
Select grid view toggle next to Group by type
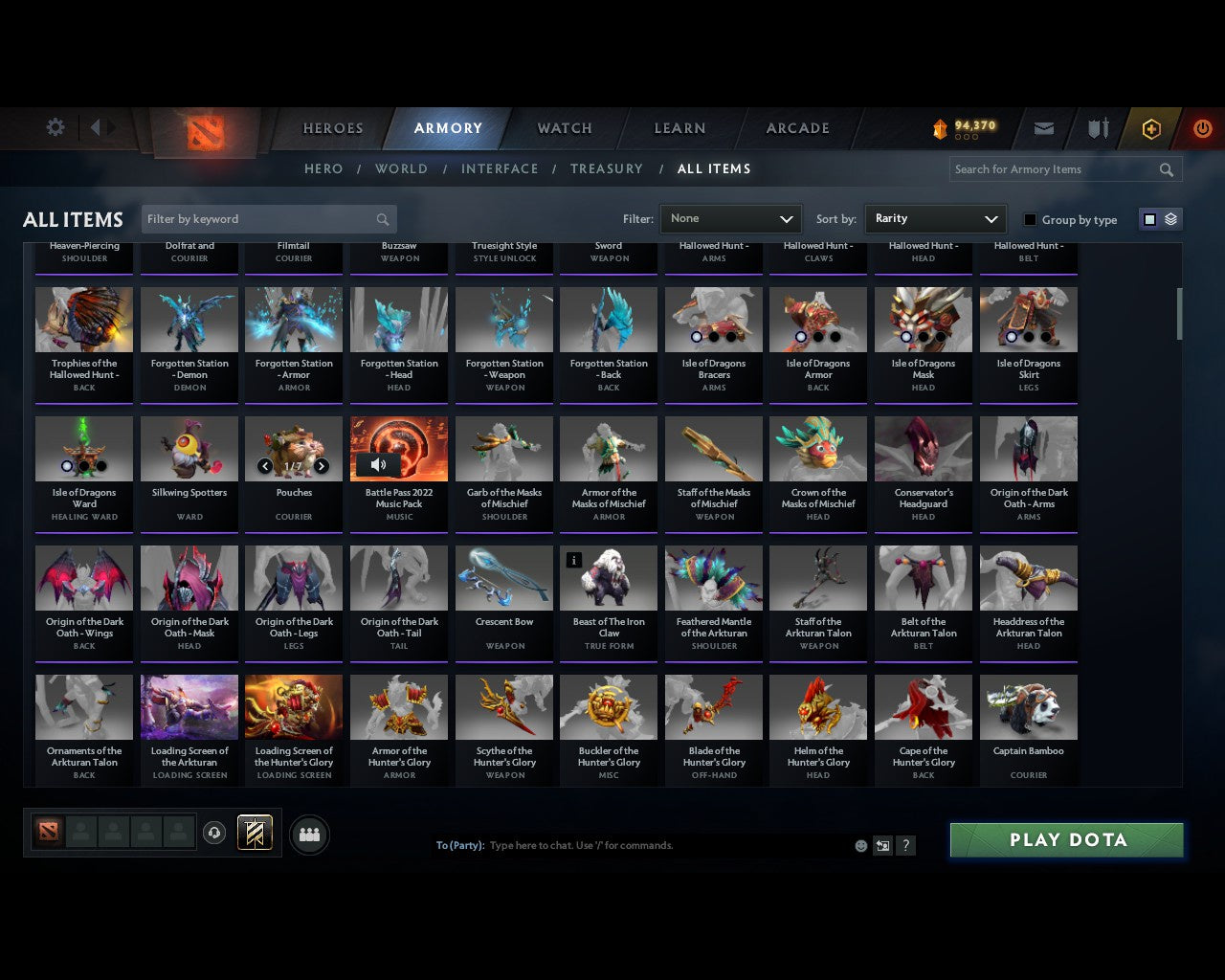(1149, 219)
